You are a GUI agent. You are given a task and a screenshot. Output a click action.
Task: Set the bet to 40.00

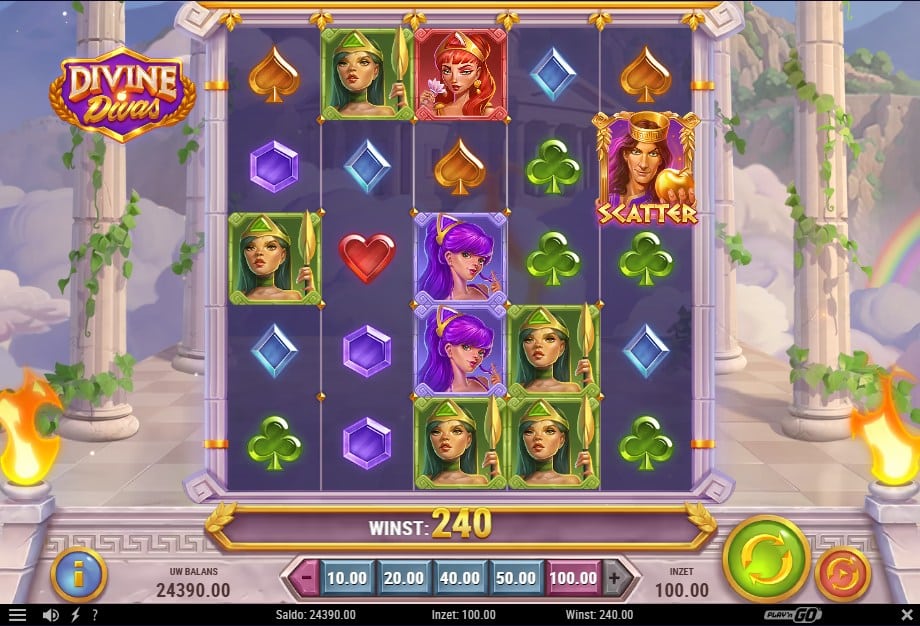[x=460, y=577]
